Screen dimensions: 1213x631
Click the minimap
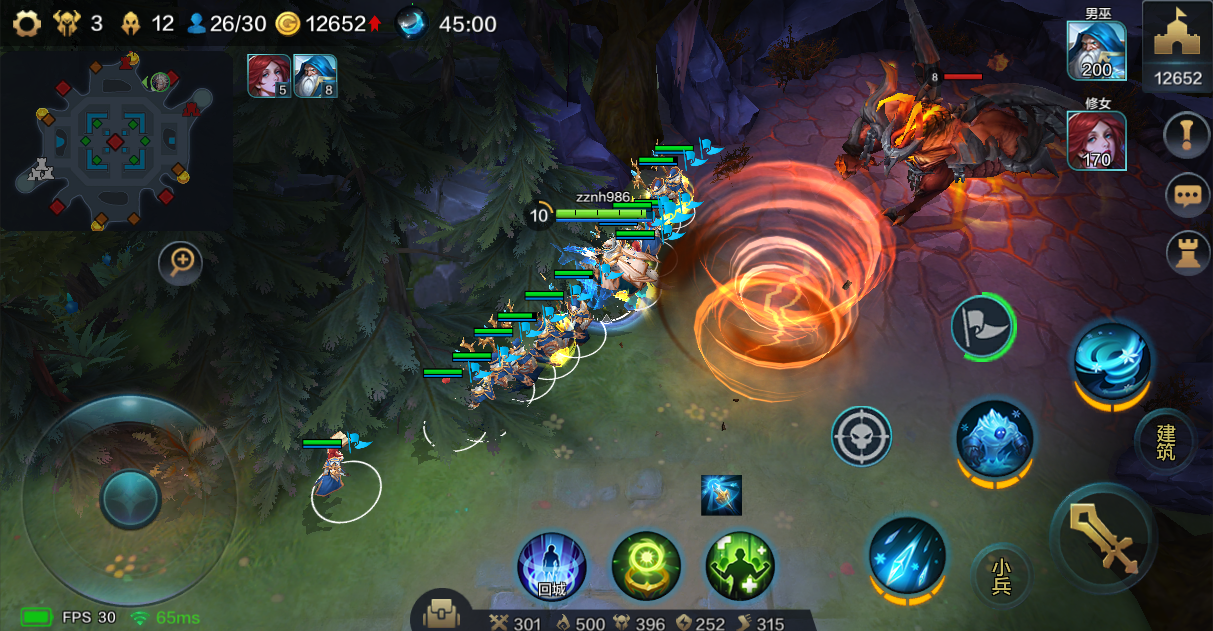click(x=115, y=140)
